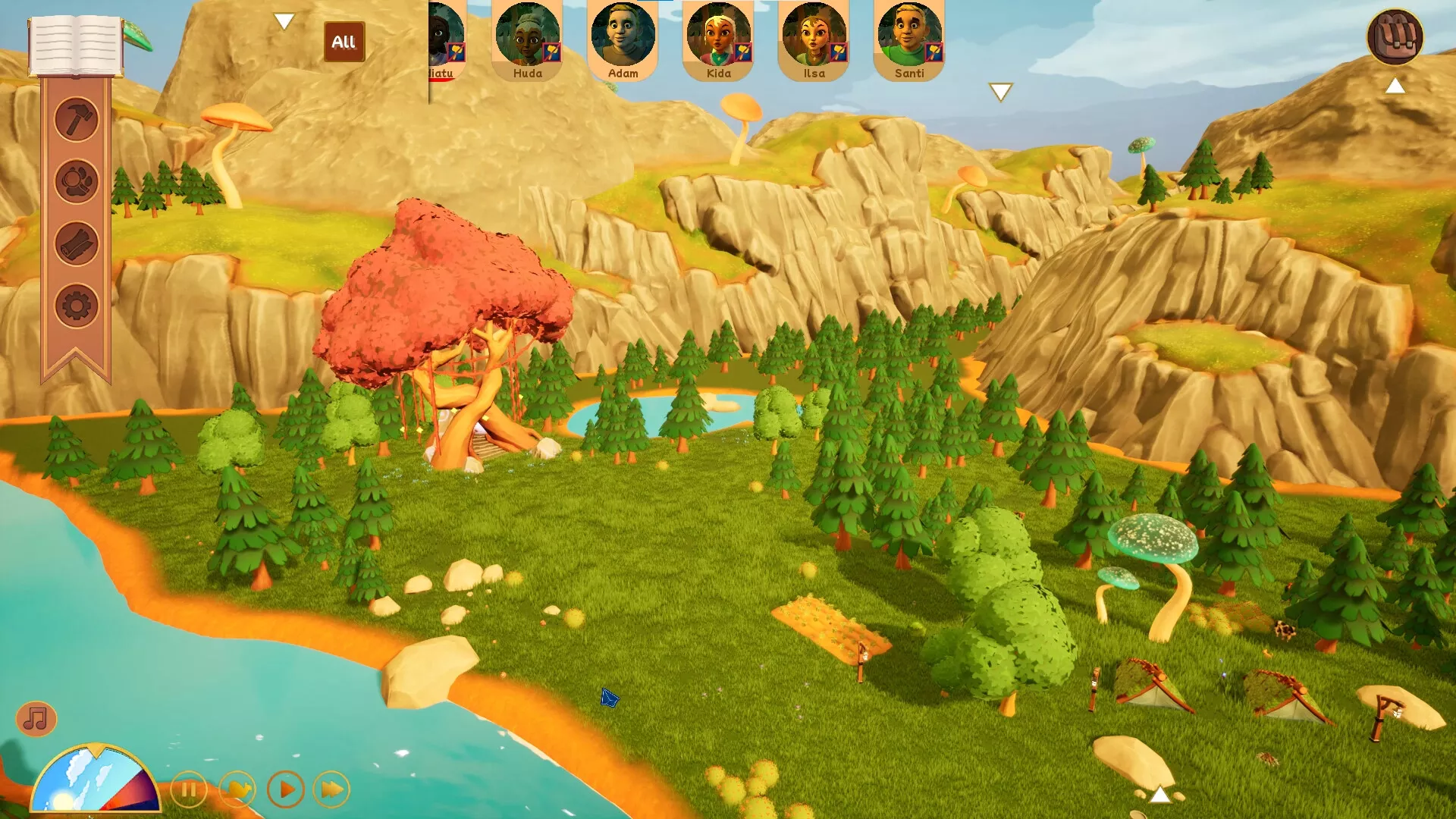Open the backpack inventory

point(1395,37)
